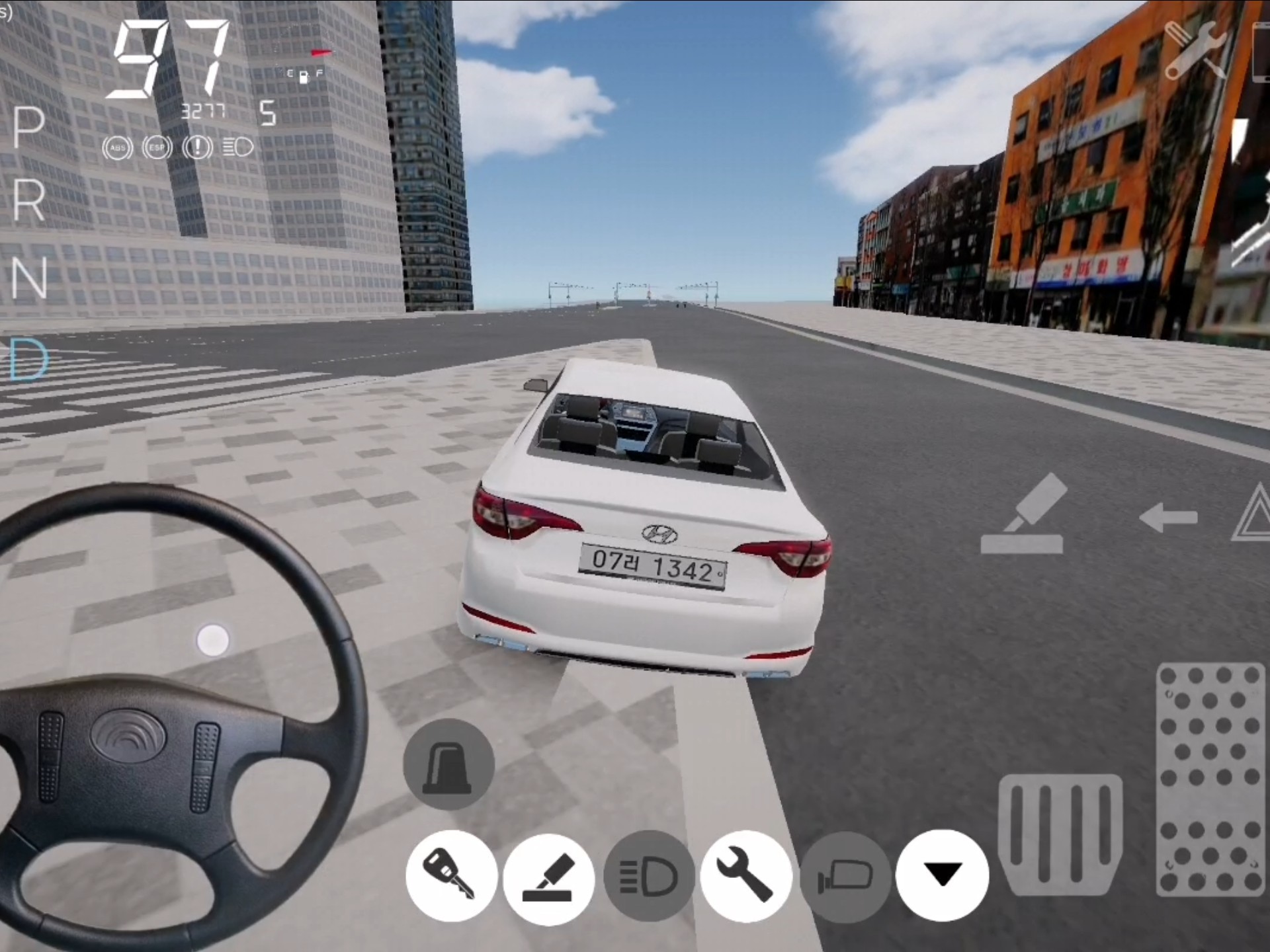Toggle the hazard warning triangle
1270x952 pixels.
[1253, 516]
